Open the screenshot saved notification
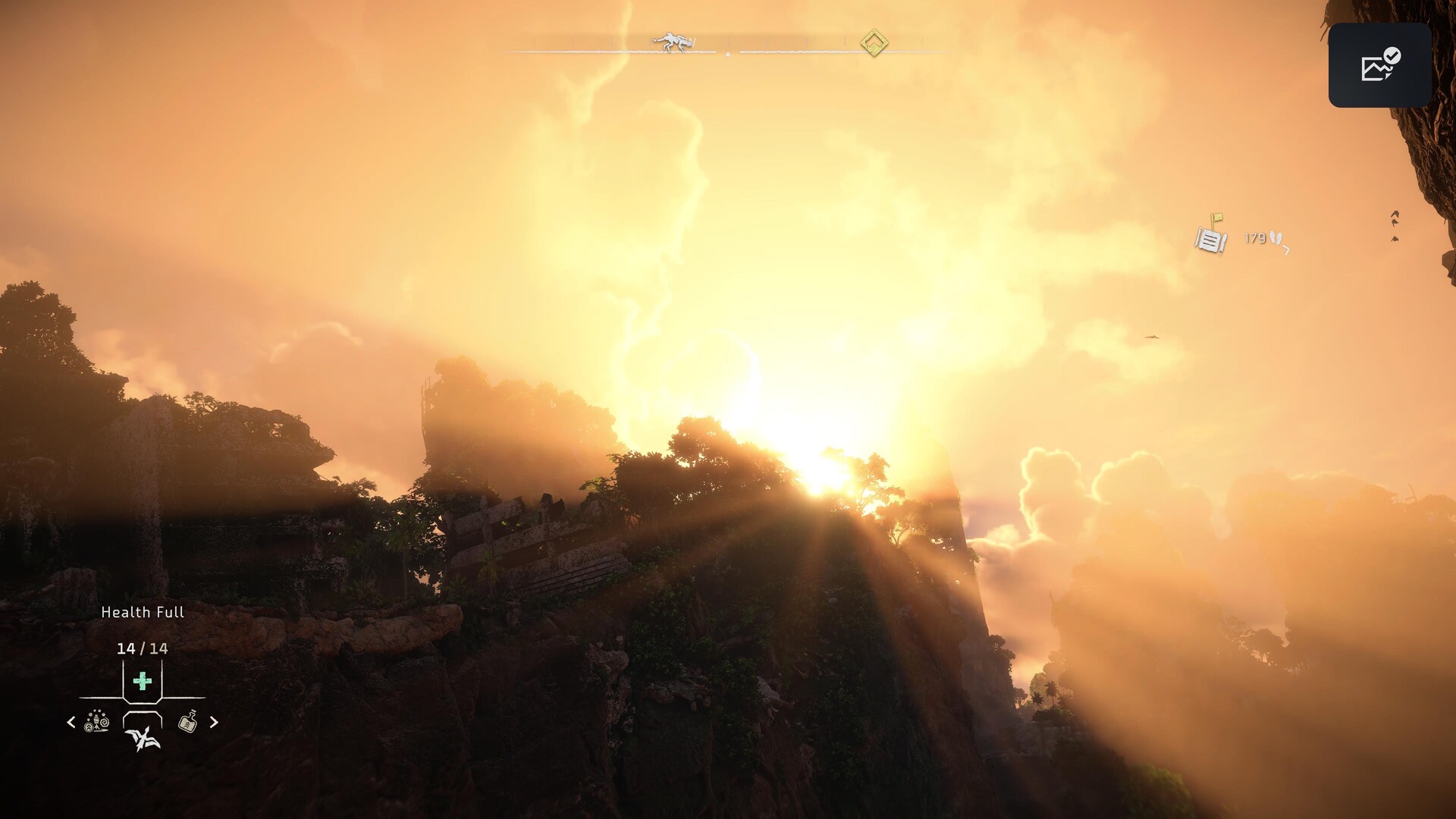This screenshot has height=819, width=1456. pos(1379,65)
